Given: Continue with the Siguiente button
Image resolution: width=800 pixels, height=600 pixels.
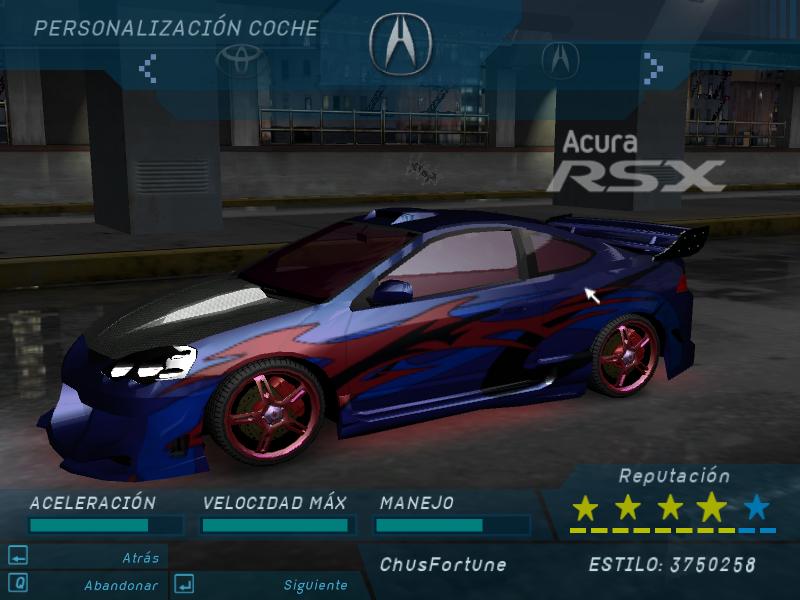Looking at the screenshot, I should tap(315, 585).
